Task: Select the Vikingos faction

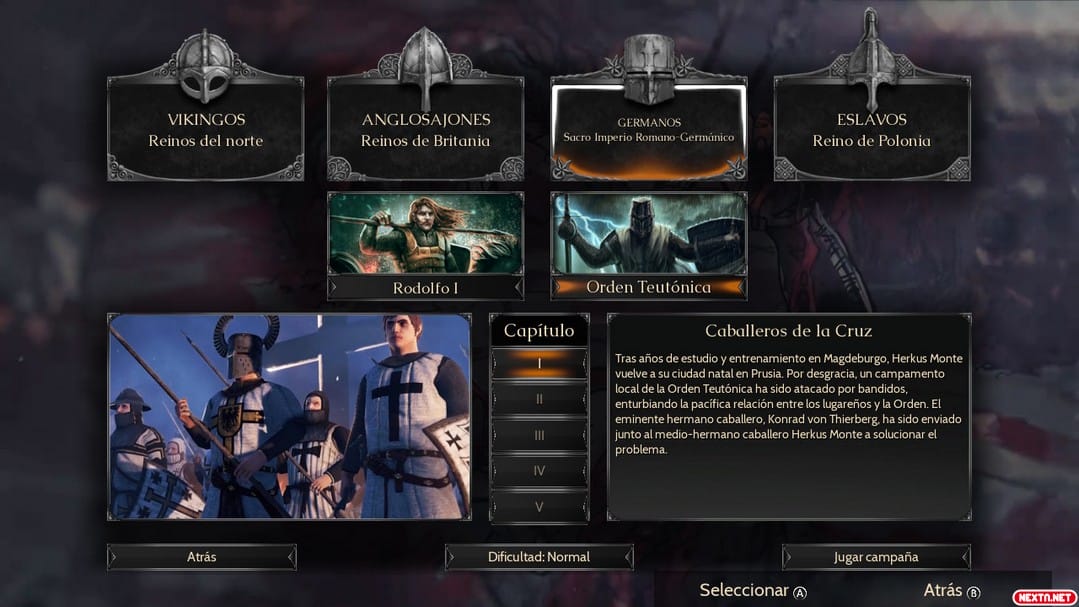Action: [x=205, y=130]
